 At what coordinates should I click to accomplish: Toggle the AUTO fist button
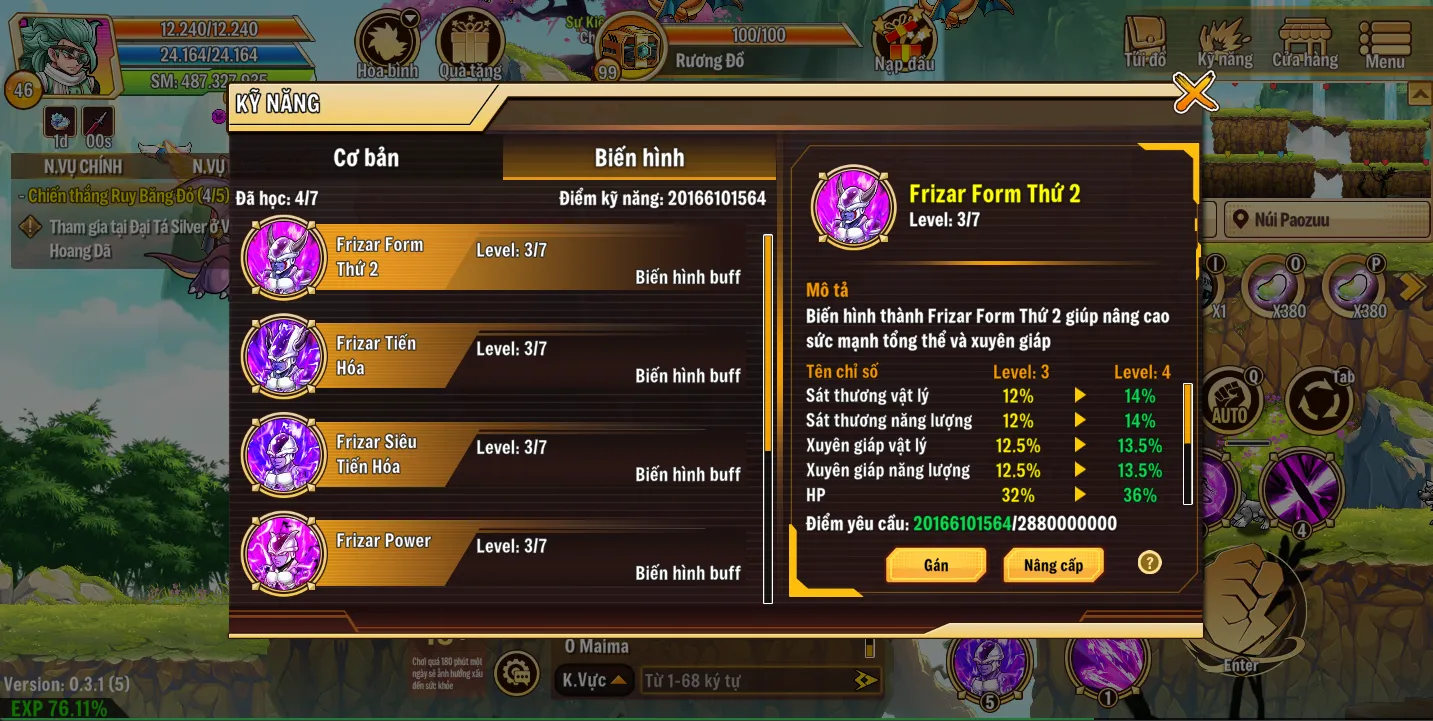(1229, 402)
